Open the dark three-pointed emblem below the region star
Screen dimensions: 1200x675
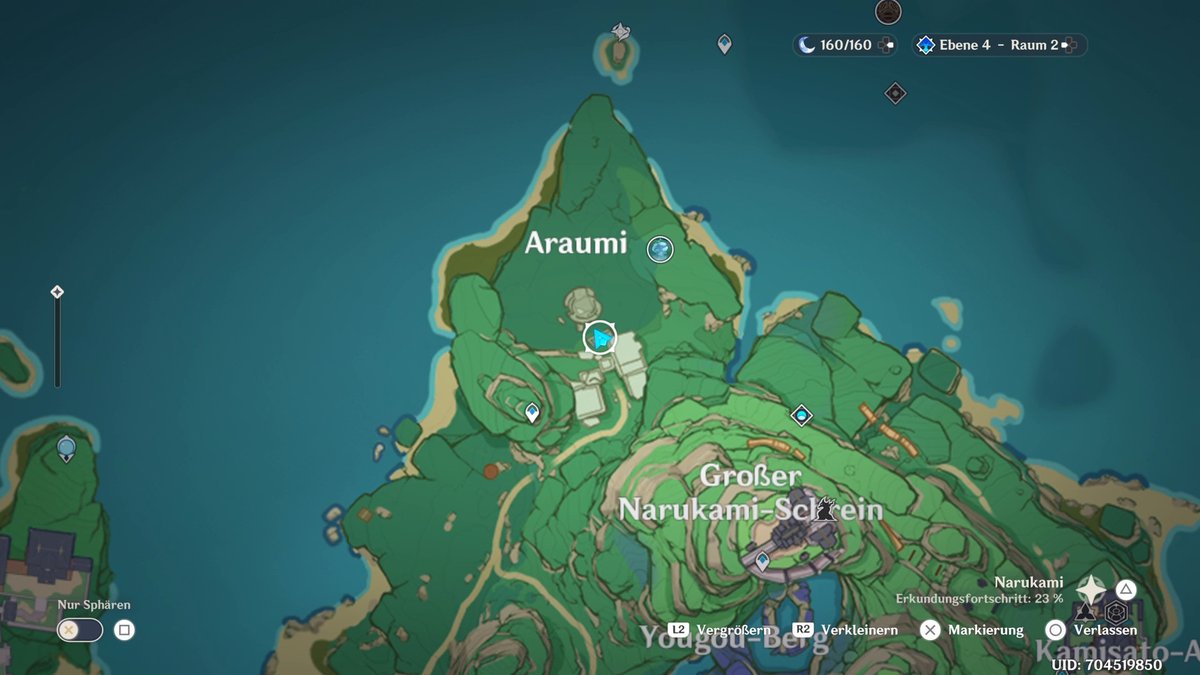(1087, 612)
